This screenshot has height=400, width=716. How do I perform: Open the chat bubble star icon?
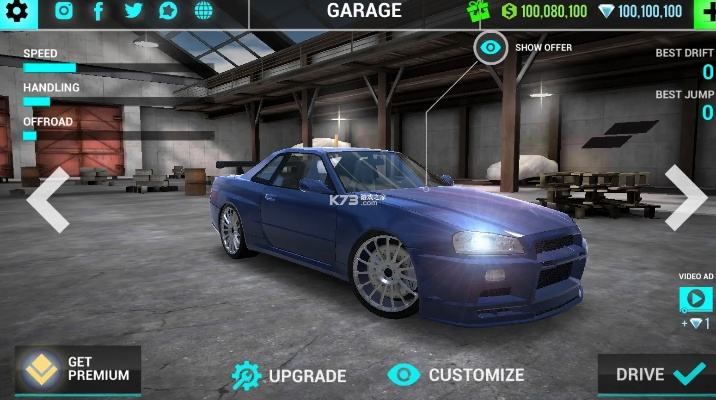168,12
